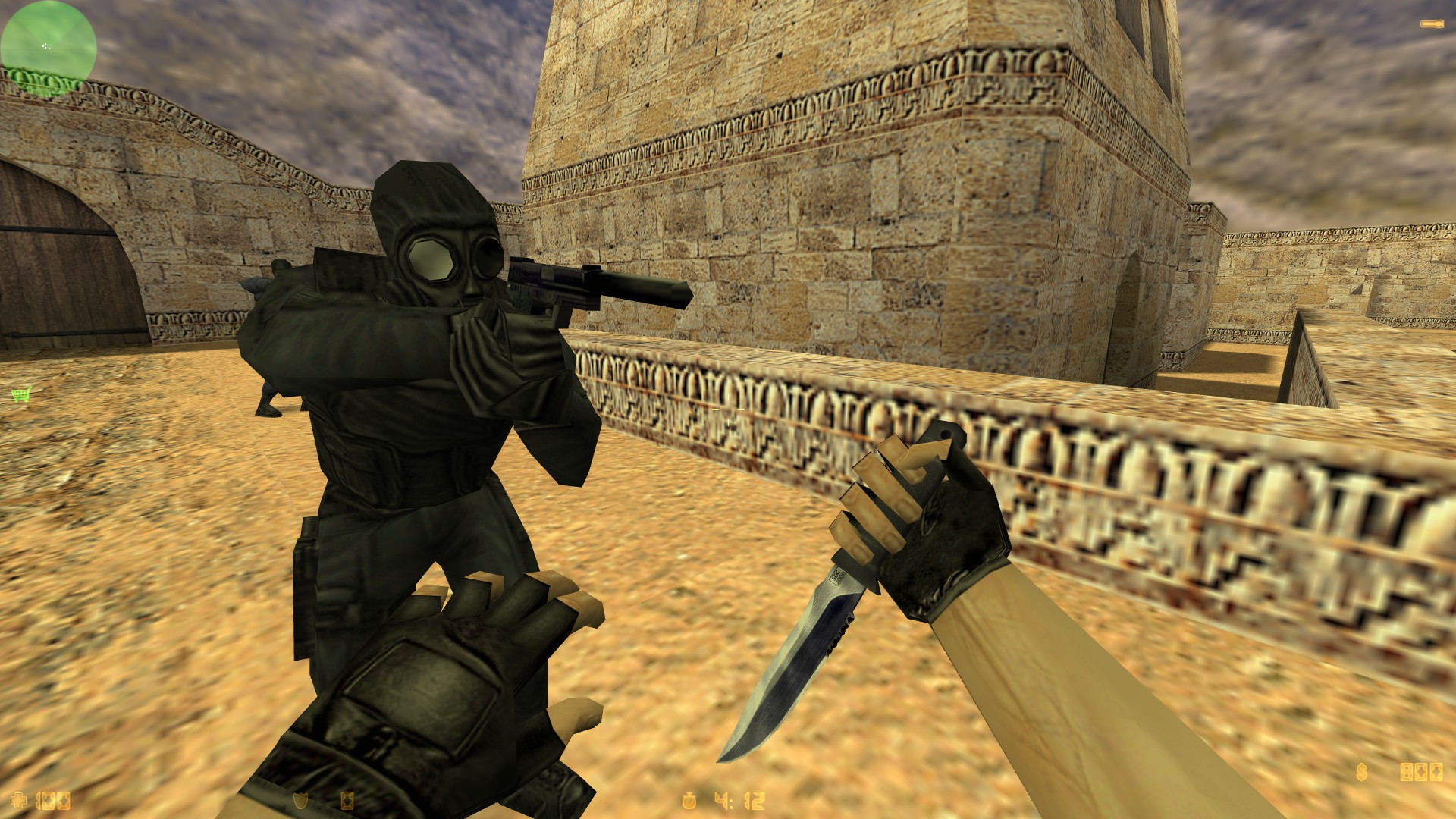Click the round timer stopwatch icon
1456x819 pixels.
tap(689, 802)
